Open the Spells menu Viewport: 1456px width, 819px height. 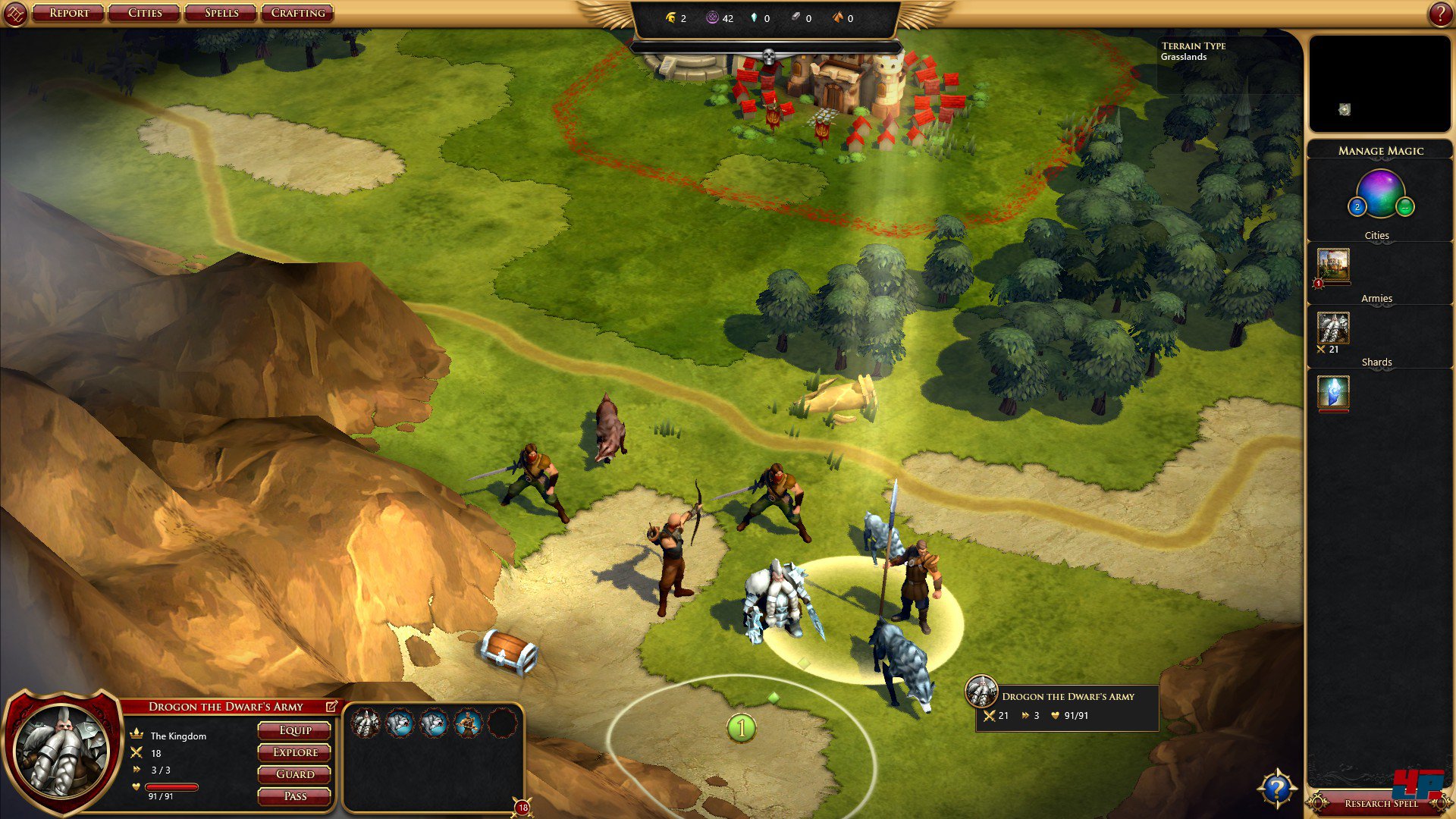(x=221, y=13)
